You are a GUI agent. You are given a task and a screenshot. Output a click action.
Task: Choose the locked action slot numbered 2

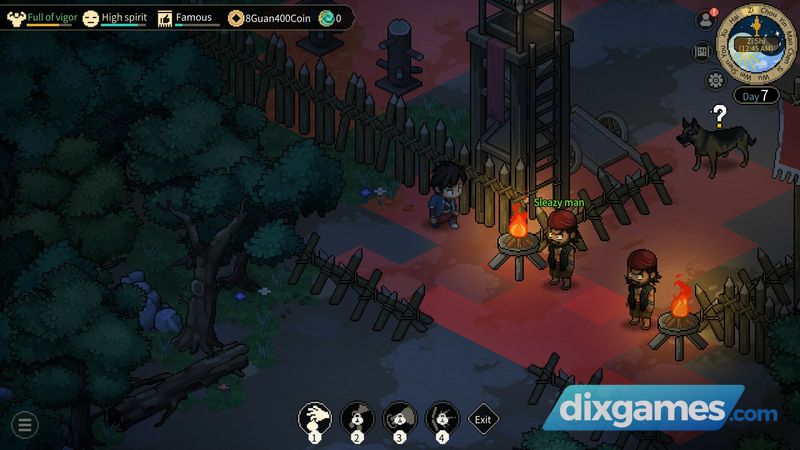point(356,418)
